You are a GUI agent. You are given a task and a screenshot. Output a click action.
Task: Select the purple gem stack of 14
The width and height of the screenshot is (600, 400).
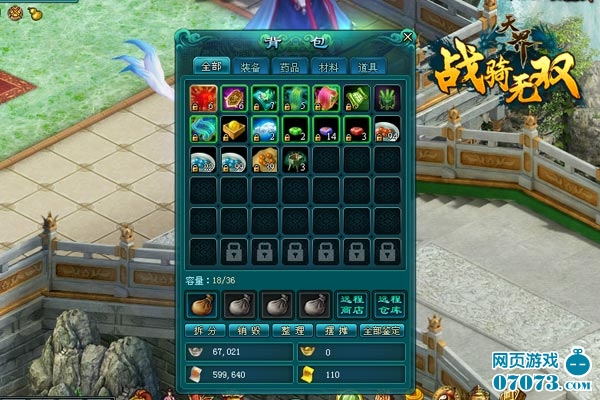tap(326, 129)
